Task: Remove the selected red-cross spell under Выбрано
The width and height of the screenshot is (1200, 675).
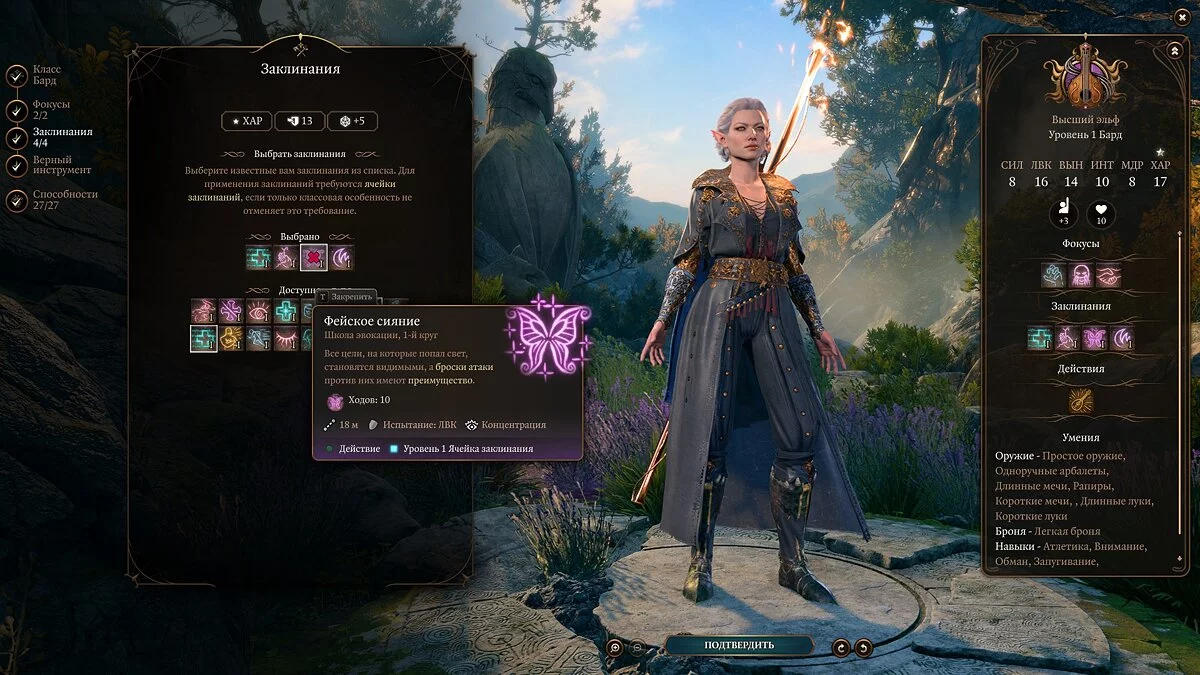Action: [314, 258]
